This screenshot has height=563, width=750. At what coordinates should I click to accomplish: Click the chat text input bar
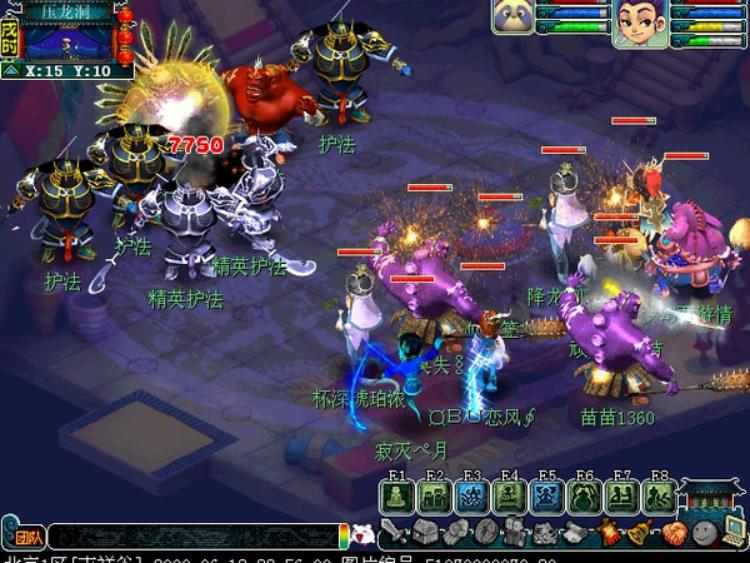192,537
